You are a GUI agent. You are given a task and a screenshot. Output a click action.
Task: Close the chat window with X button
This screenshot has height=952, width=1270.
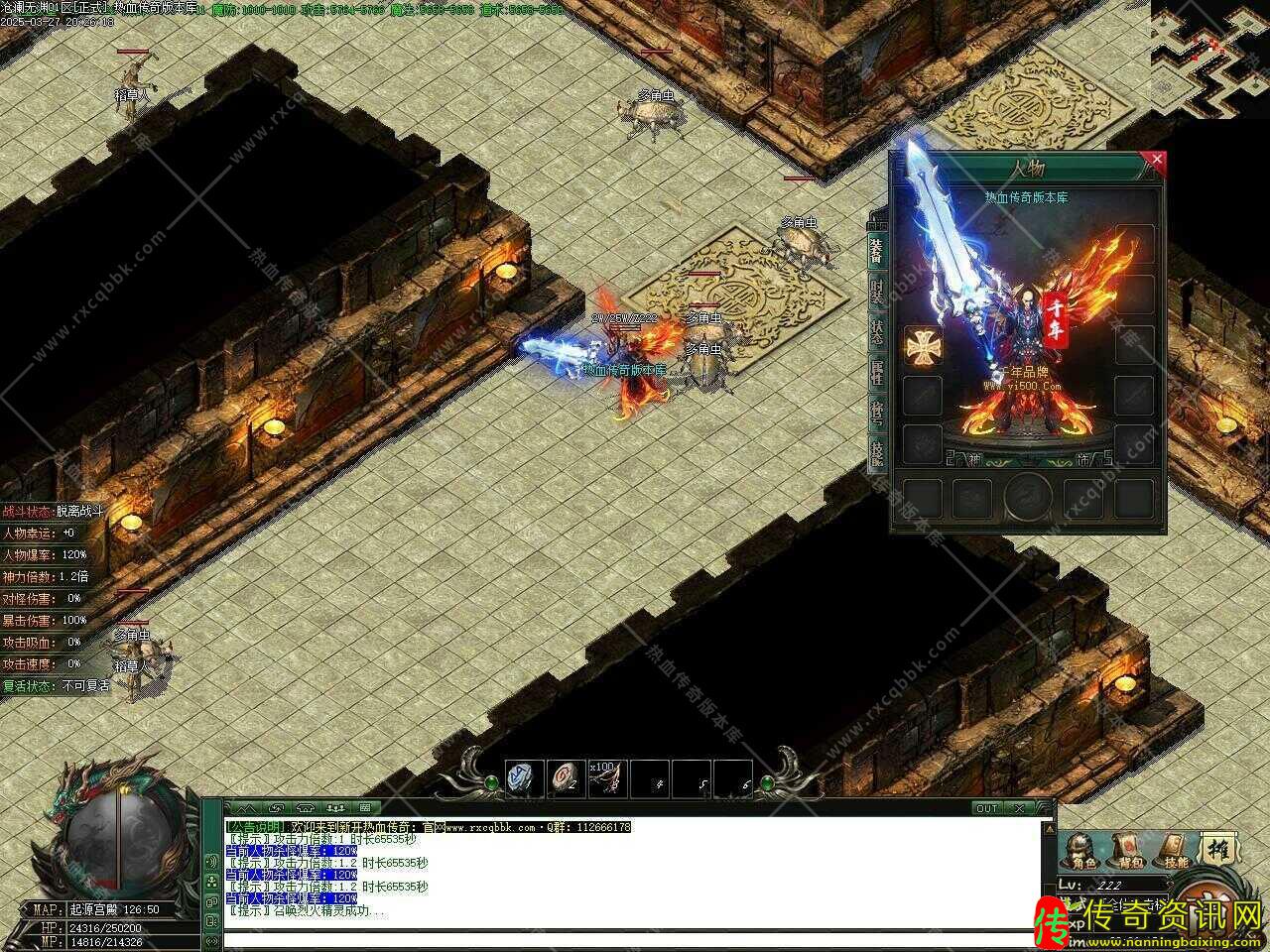(x=1020, y=808)
